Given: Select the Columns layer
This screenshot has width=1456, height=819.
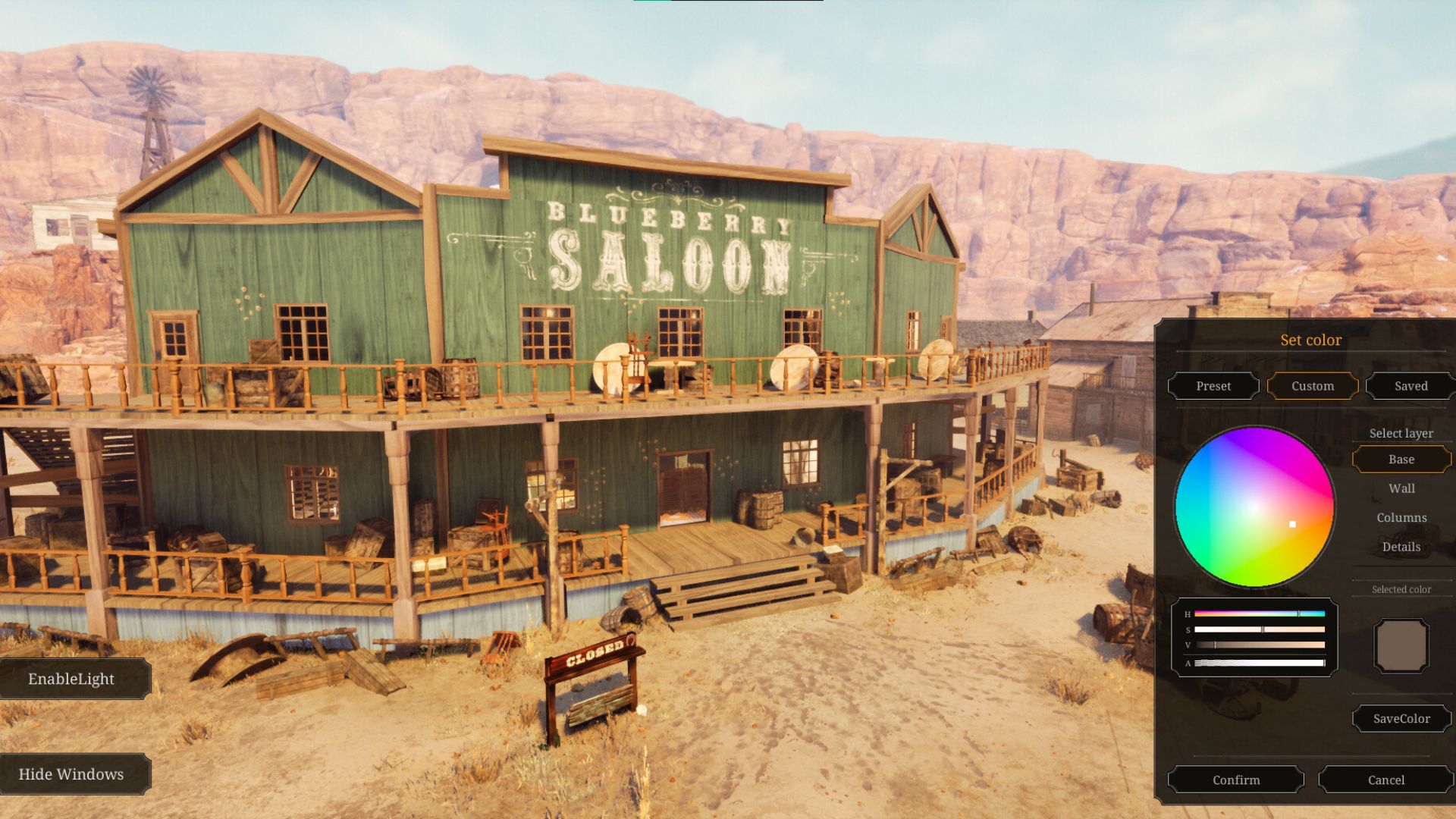Looking at the screenshot, I should [x=1401, y=517].
